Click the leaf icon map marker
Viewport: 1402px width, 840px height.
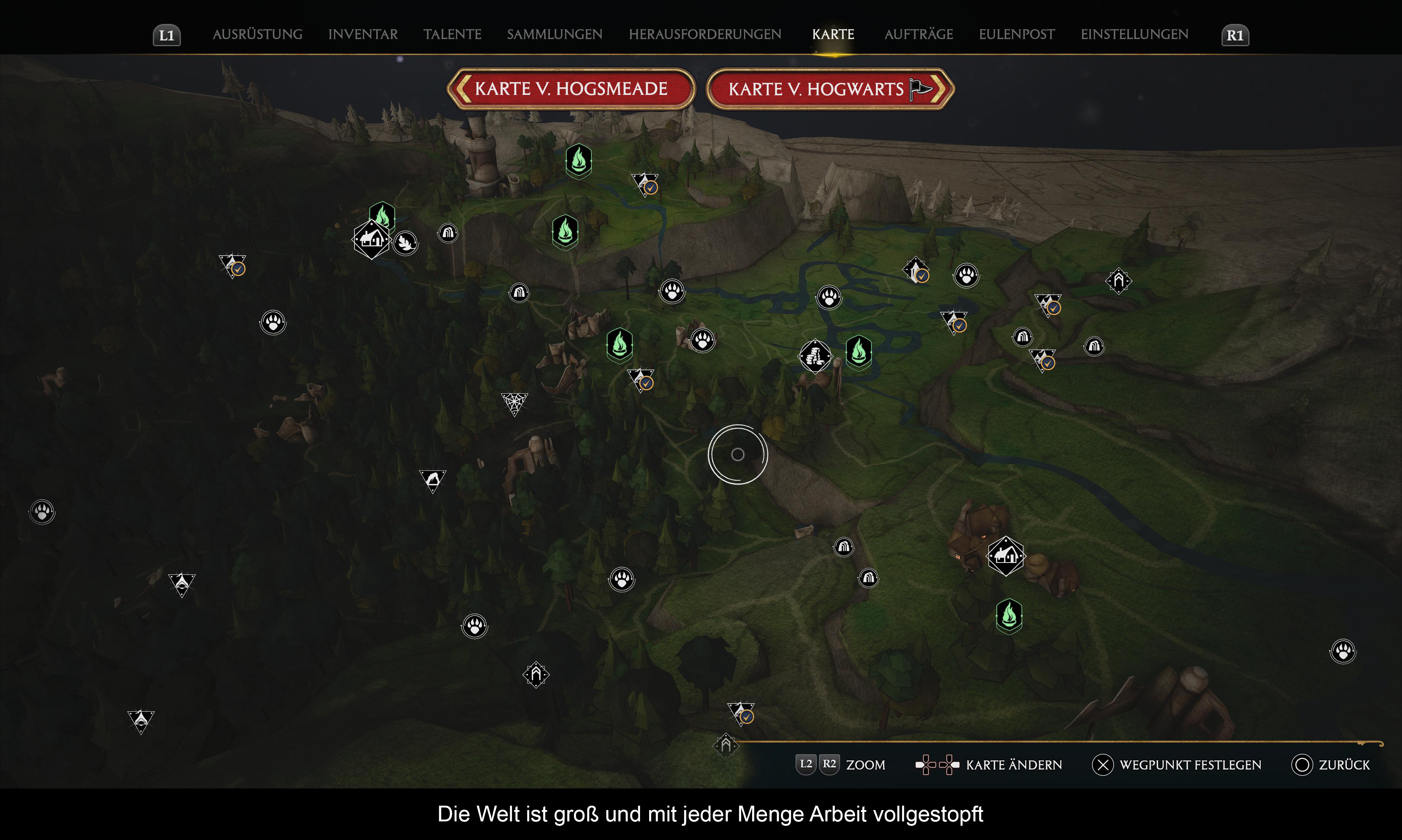click(x=406, y=243)
